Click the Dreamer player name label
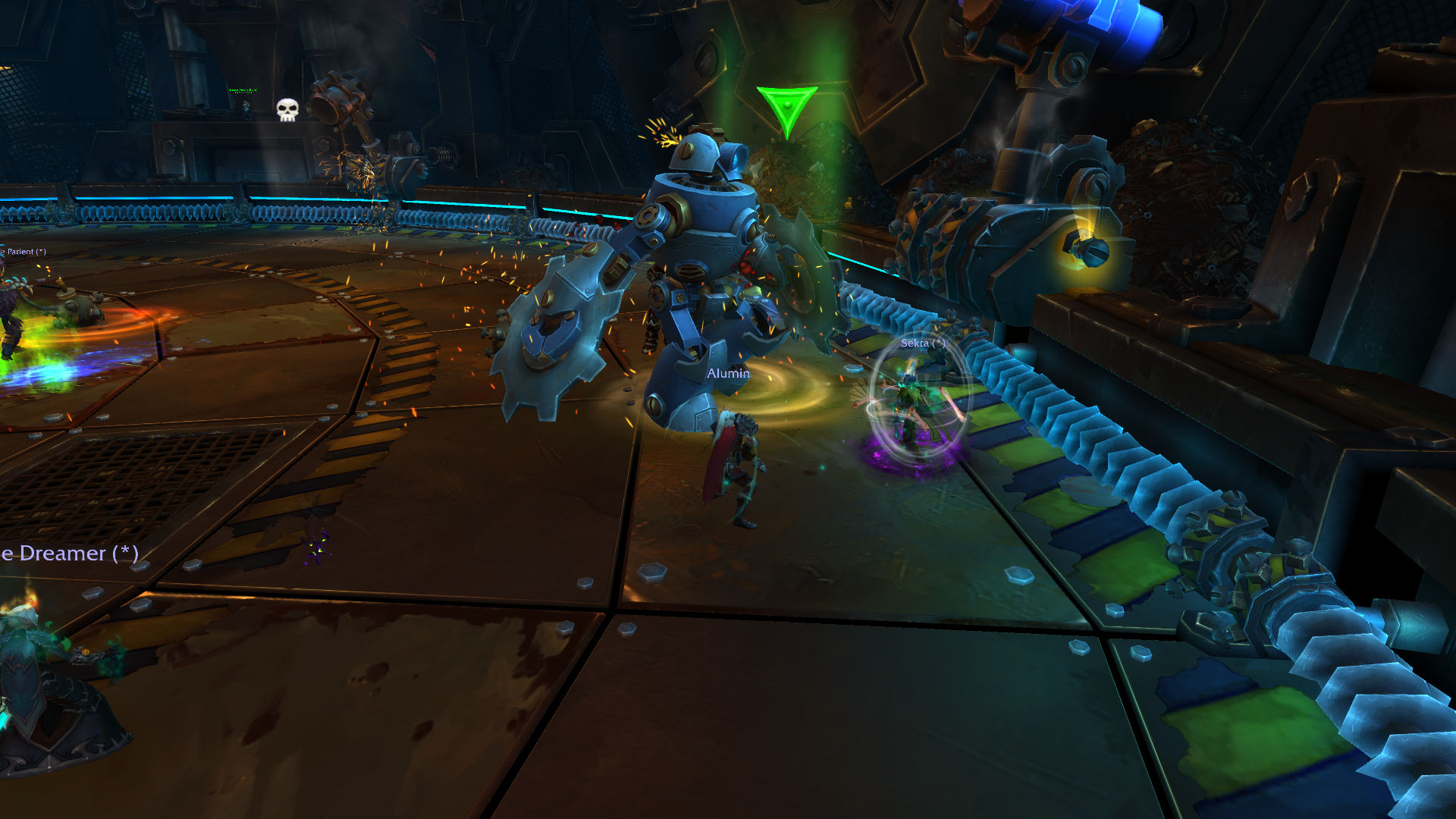 (70, 554)
